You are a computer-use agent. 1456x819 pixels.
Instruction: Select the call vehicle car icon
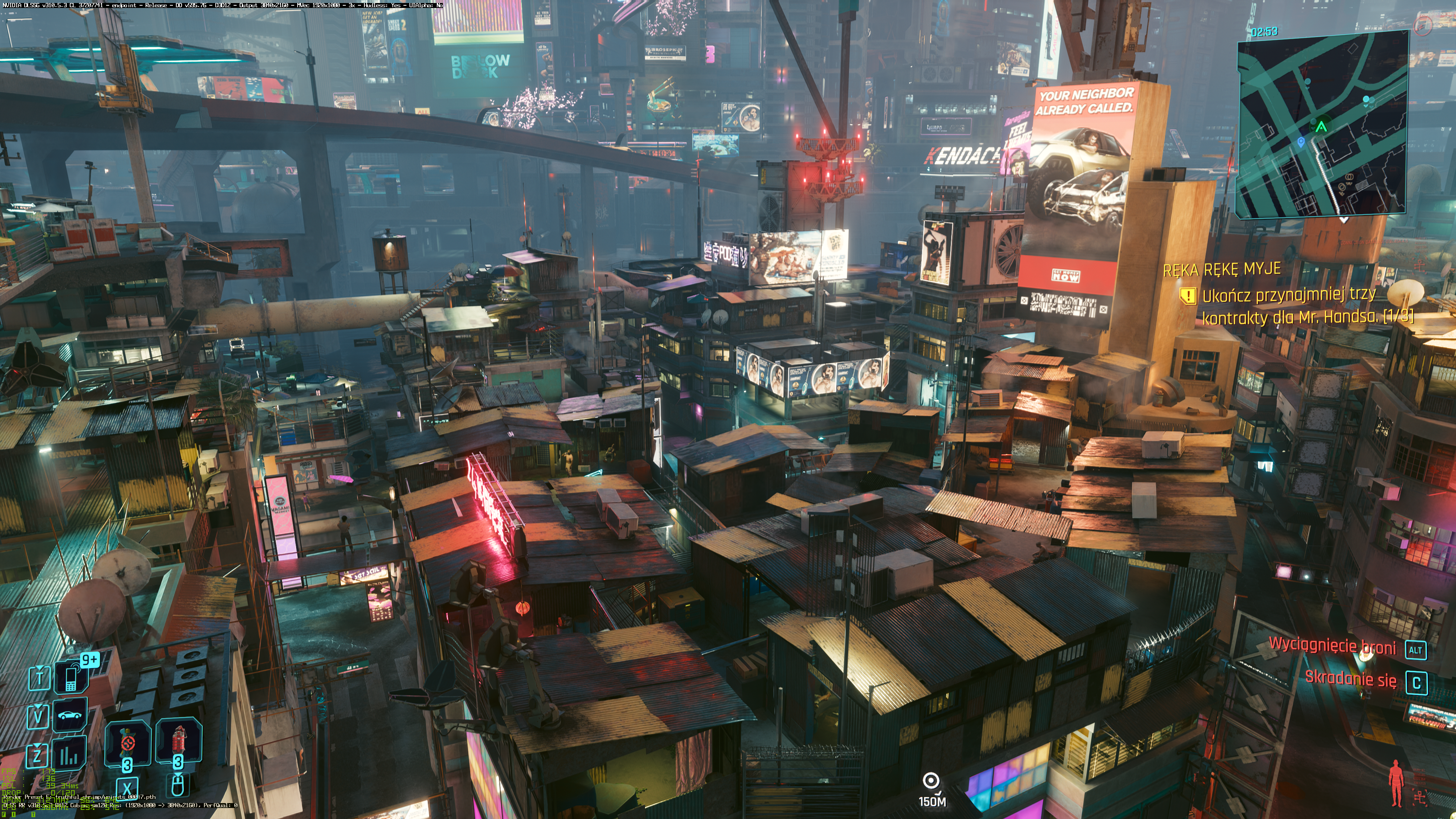(x=70, y=715)
